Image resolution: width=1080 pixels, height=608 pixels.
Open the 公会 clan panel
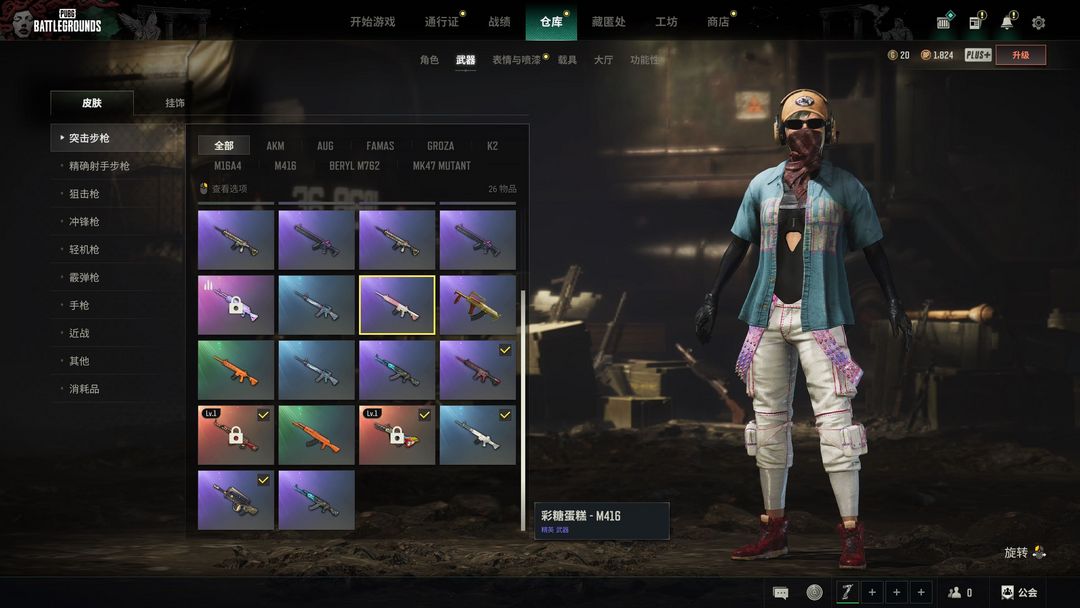coord(1020,593)
